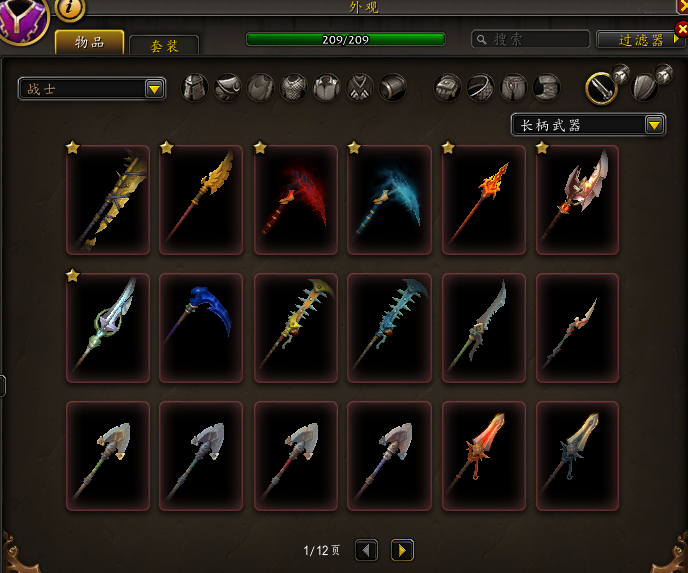Select the red scythe polearm appearance
The height and width of the screenshot is (573, 688).
296,200
